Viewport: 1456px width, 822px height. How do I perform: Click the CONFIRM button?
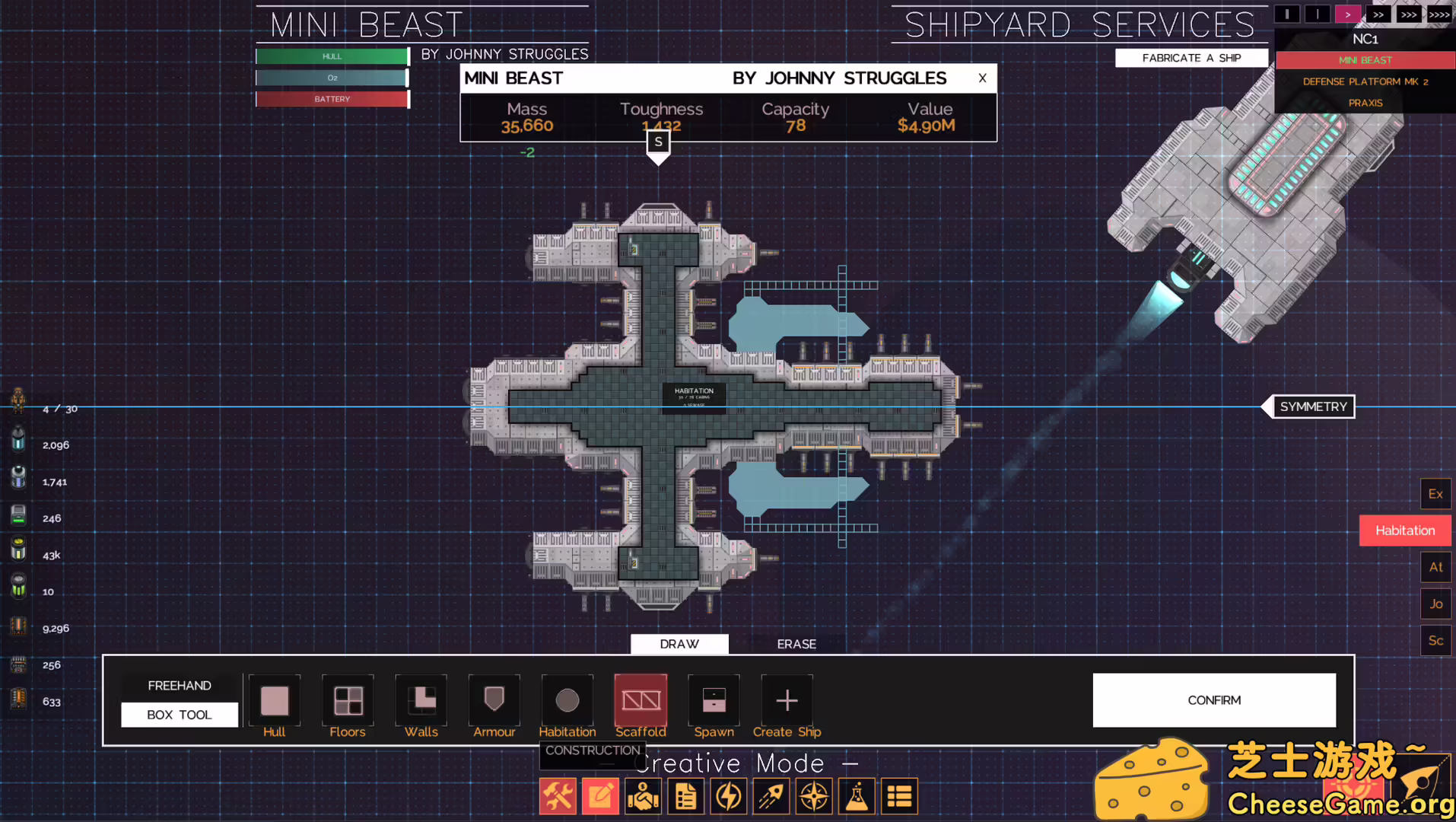coord(1213,699)
